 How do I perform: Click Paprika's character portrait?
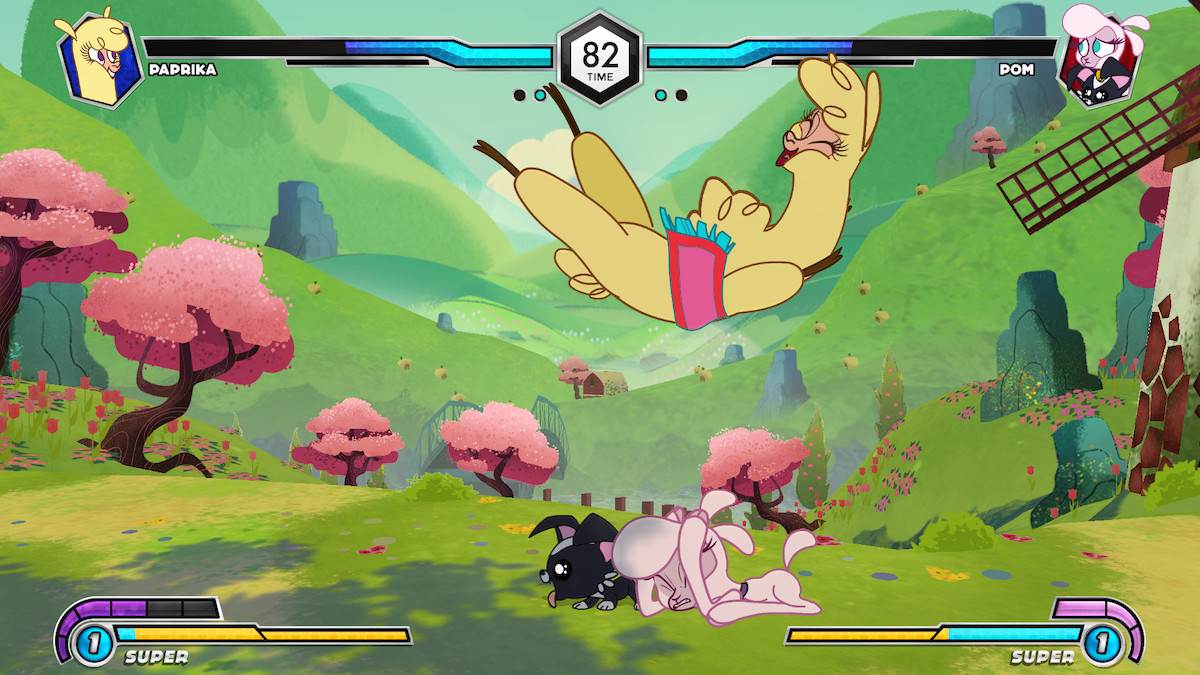[96, 58]
